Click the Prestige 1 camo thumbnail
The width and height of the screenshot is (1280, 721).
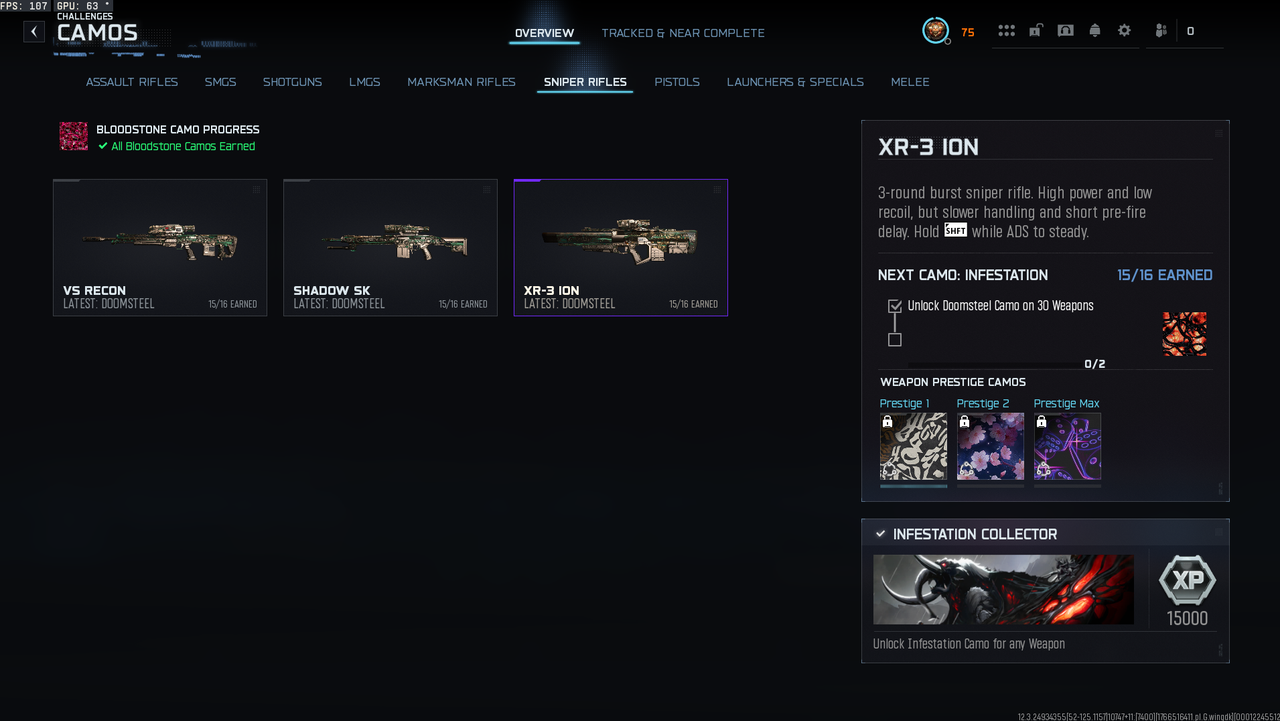913,446
